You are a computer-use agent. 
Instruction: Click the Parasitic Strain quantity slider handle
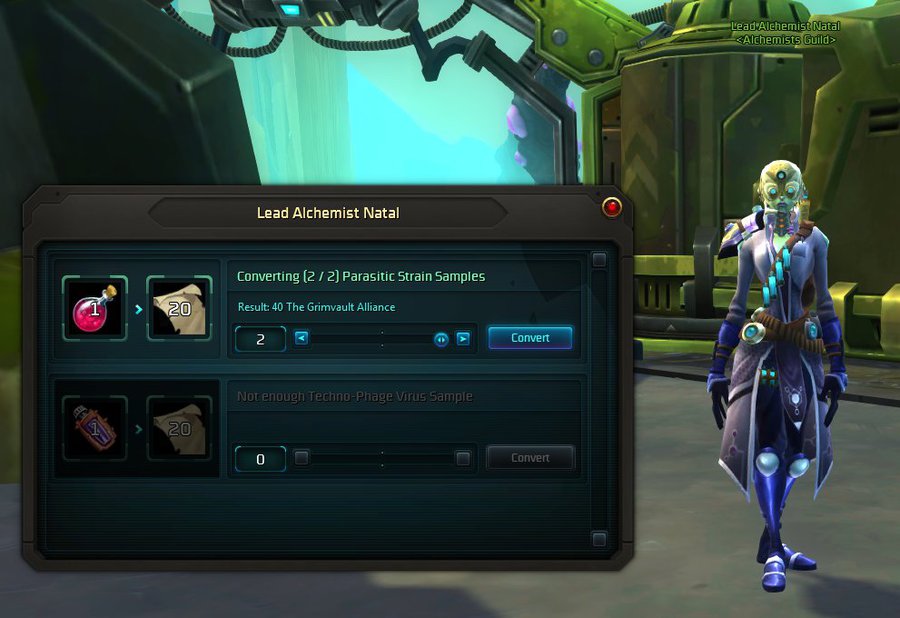[x=441, y=338]
